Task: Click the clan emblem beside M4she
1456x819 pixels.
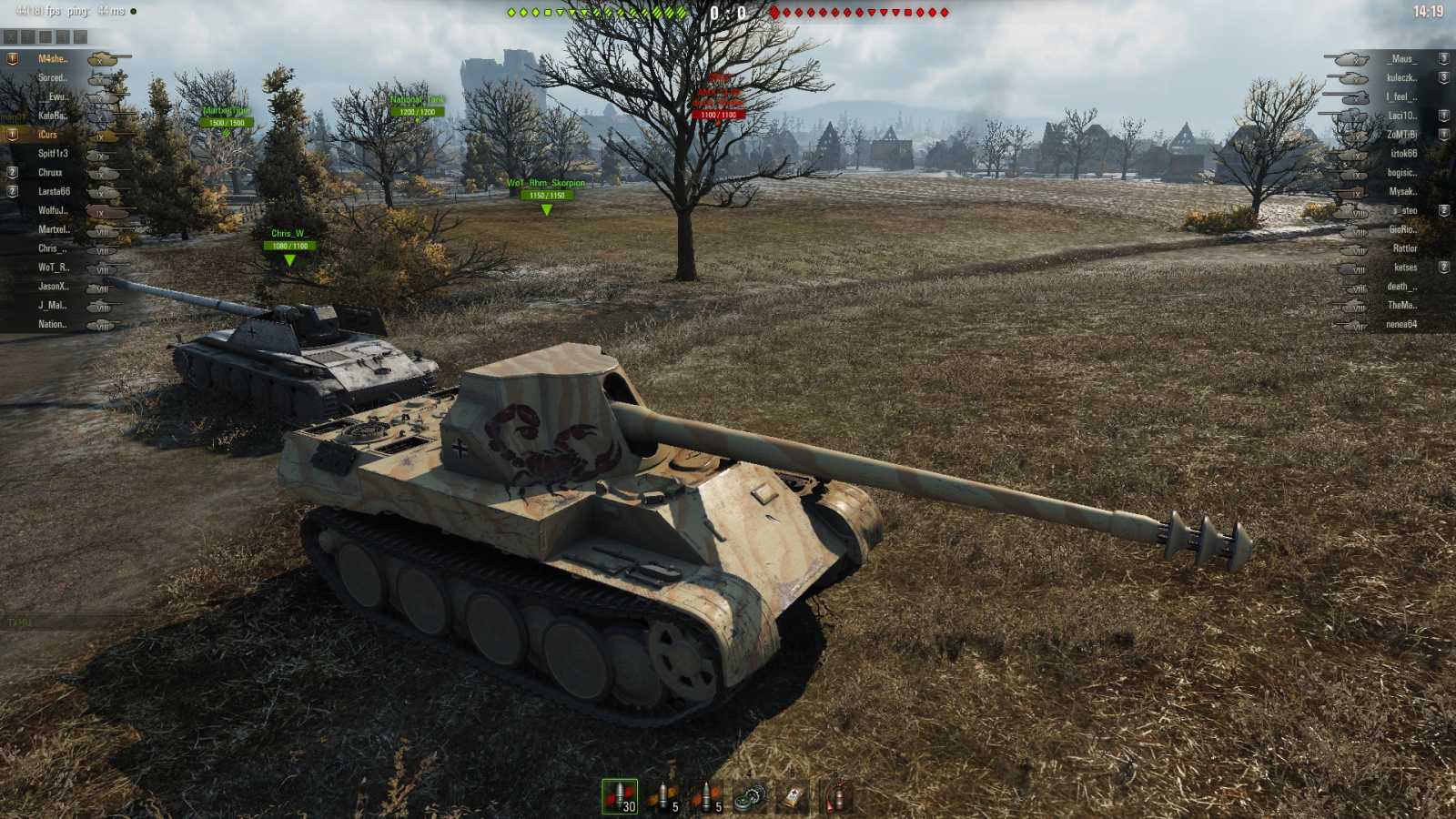Action: point(12,58)
